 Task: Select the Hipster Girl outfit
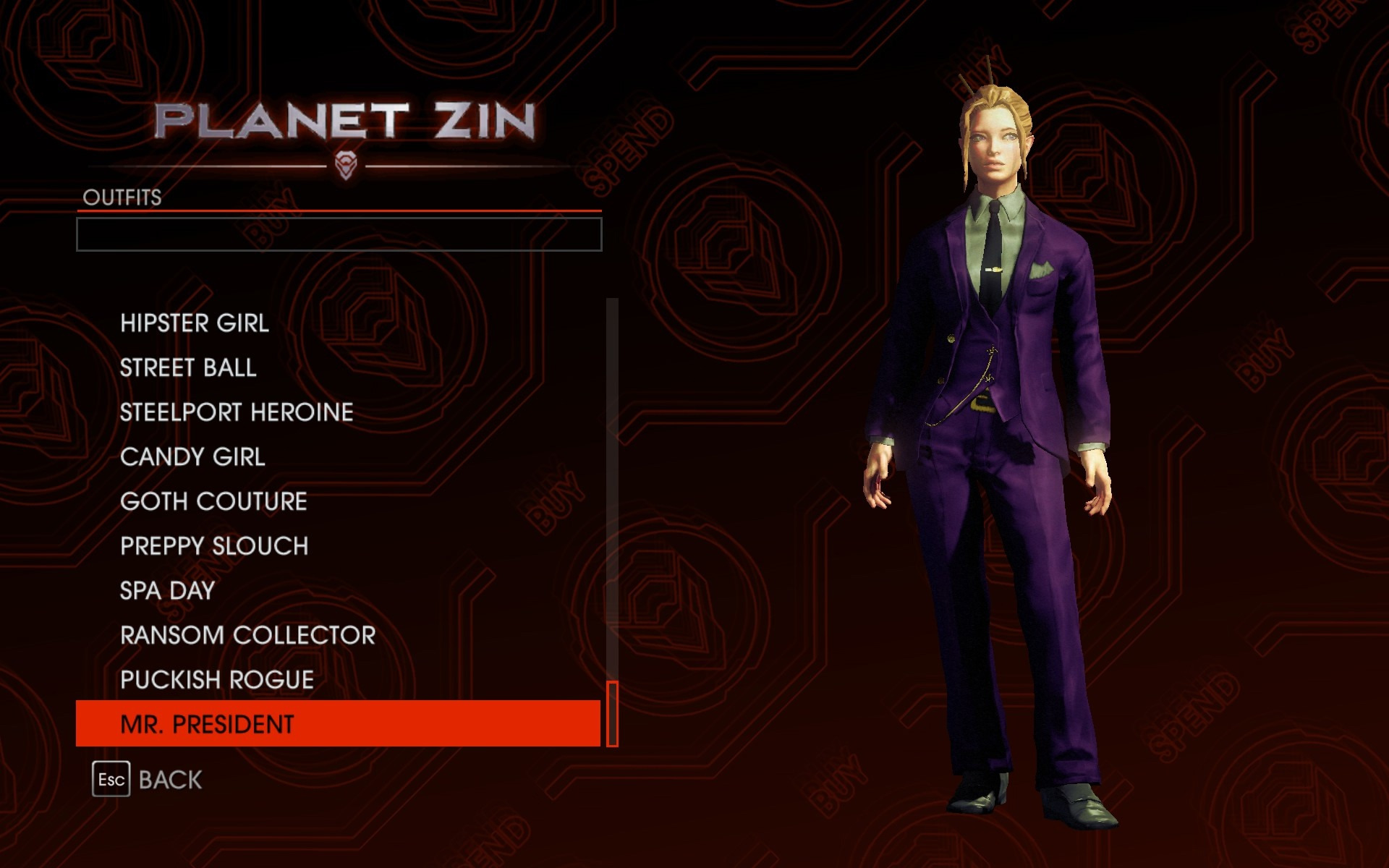[195, 323]
